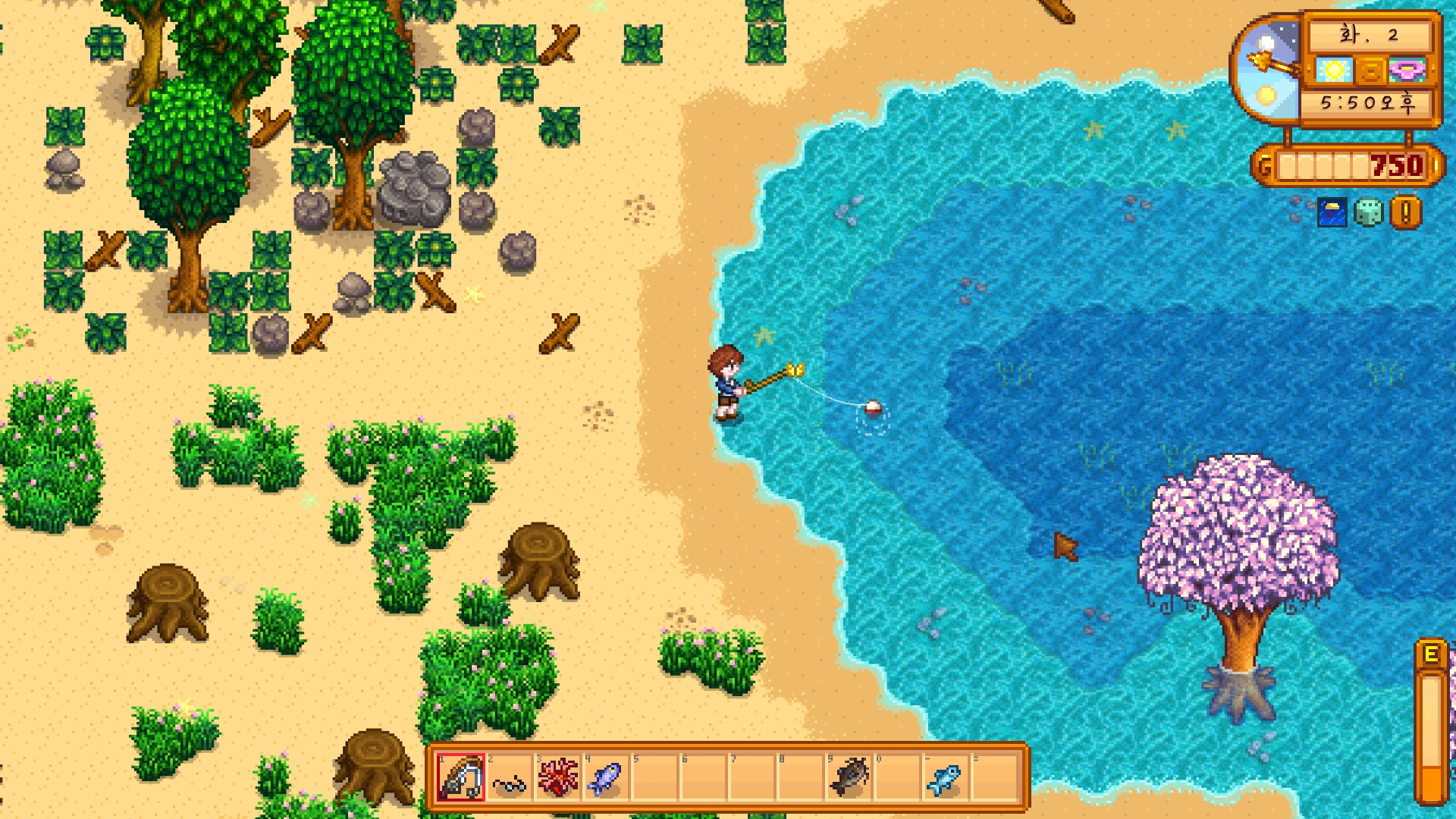Pick the dark brown fish hotbar slot
The height and width of the screenshot is (819, 1456).
coord(849,778)
